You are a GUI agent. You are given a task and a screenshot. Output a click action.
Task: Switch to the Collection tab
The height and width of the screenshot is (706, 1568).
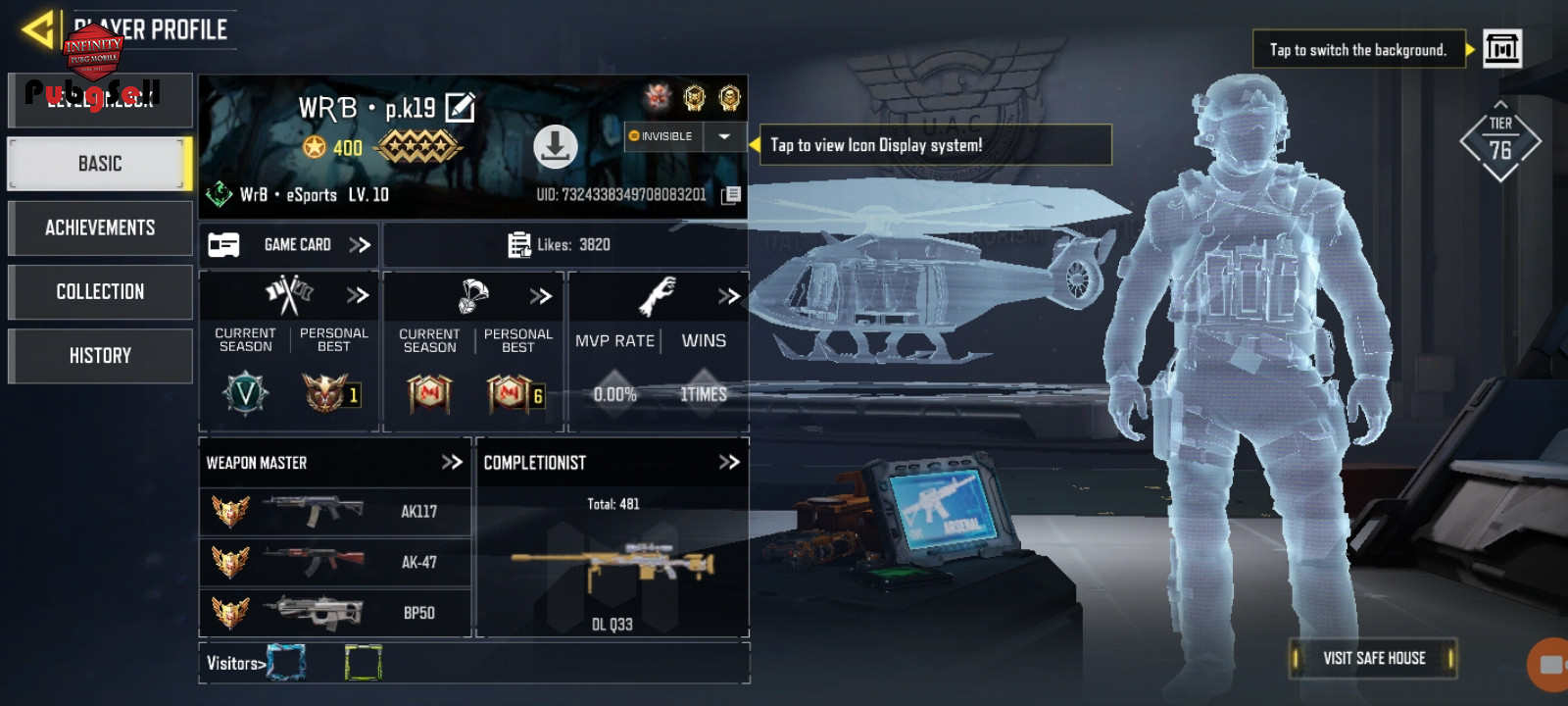(99, 291)
